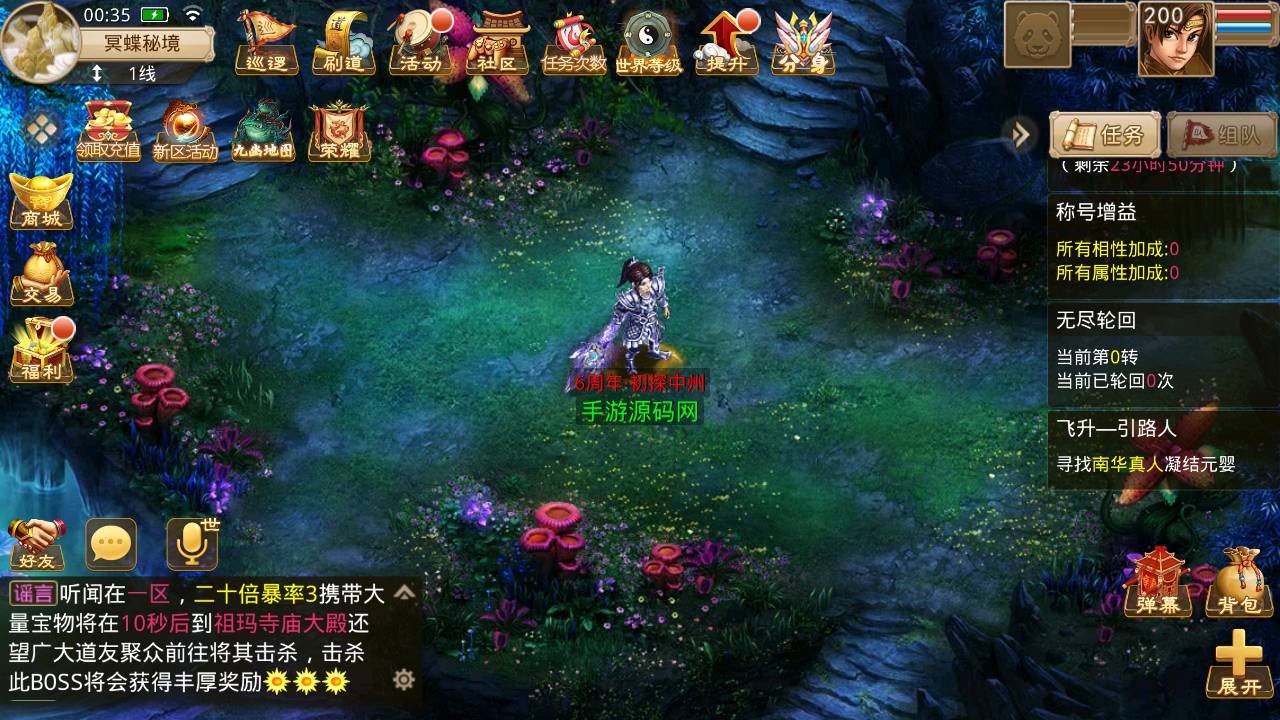This screenshot has height=720, width=1280.
Task: Open the 荣耀 glory banner icon
Action: (340, 130)
